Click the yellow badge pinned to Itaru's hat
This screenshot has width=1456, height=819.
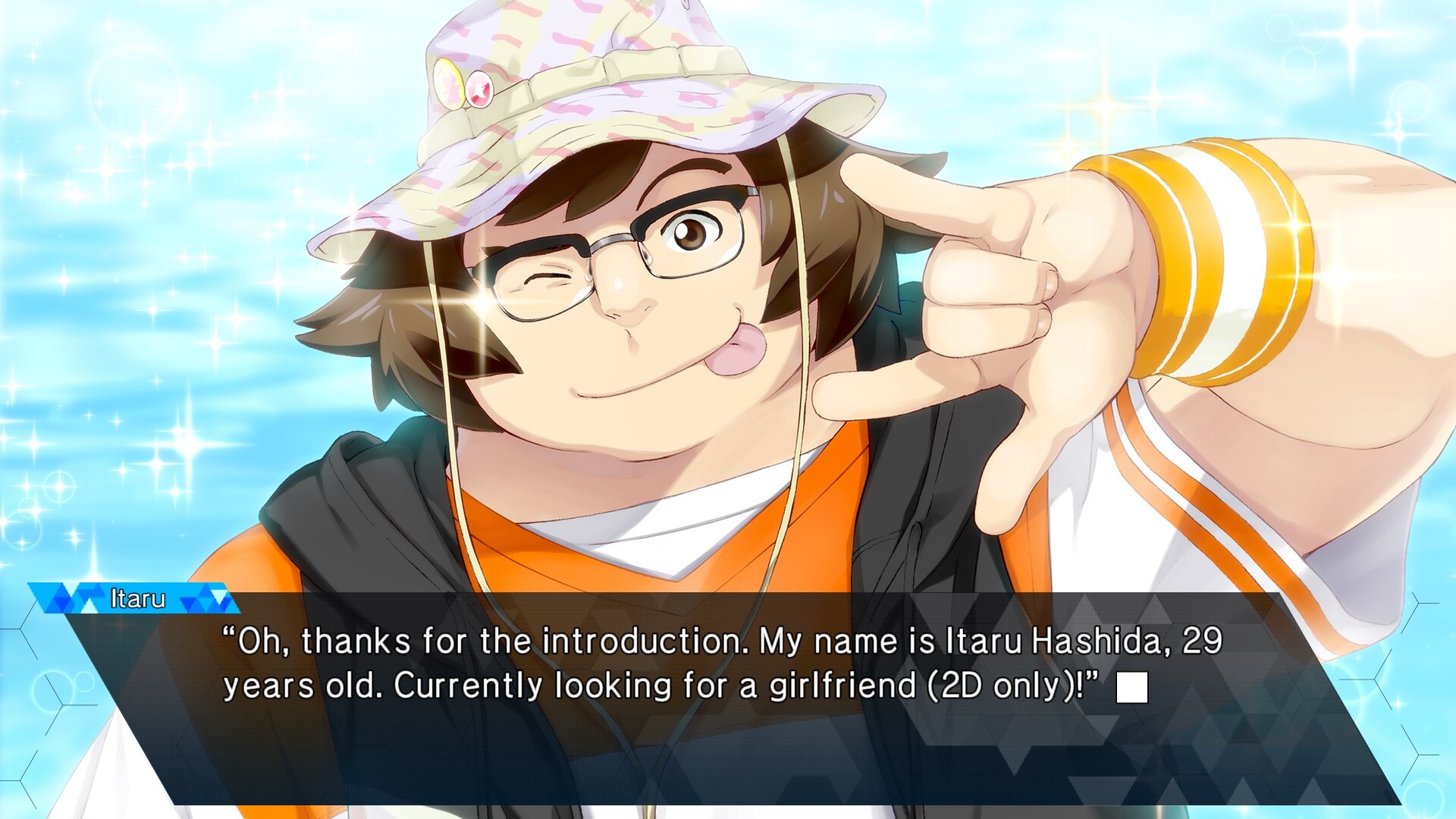tap(449, 83)
